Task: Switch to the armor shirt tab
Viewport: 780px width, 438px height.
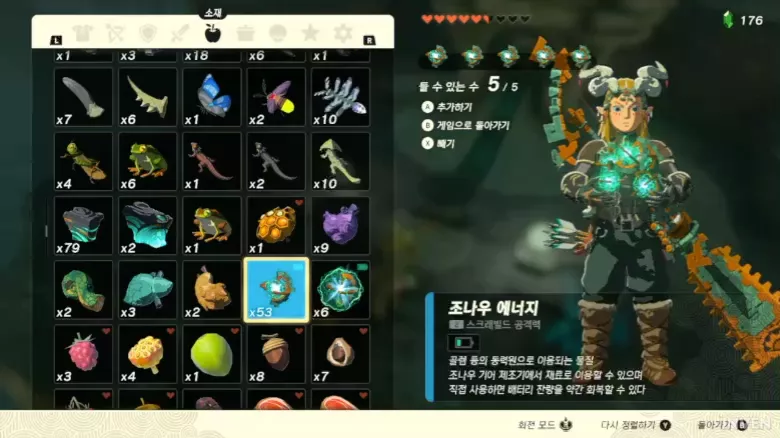Action: coord(84,33)
